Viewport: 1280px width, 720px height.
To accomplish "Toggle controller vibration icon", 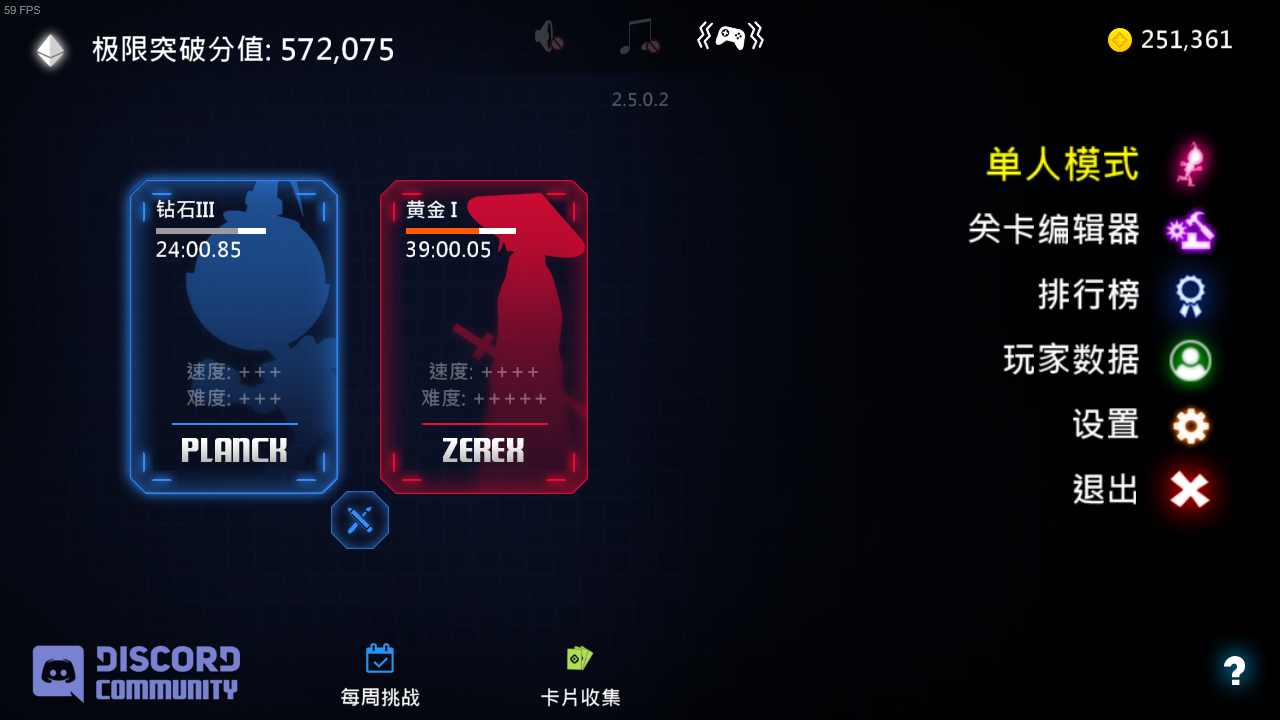I will pos(729,36).
